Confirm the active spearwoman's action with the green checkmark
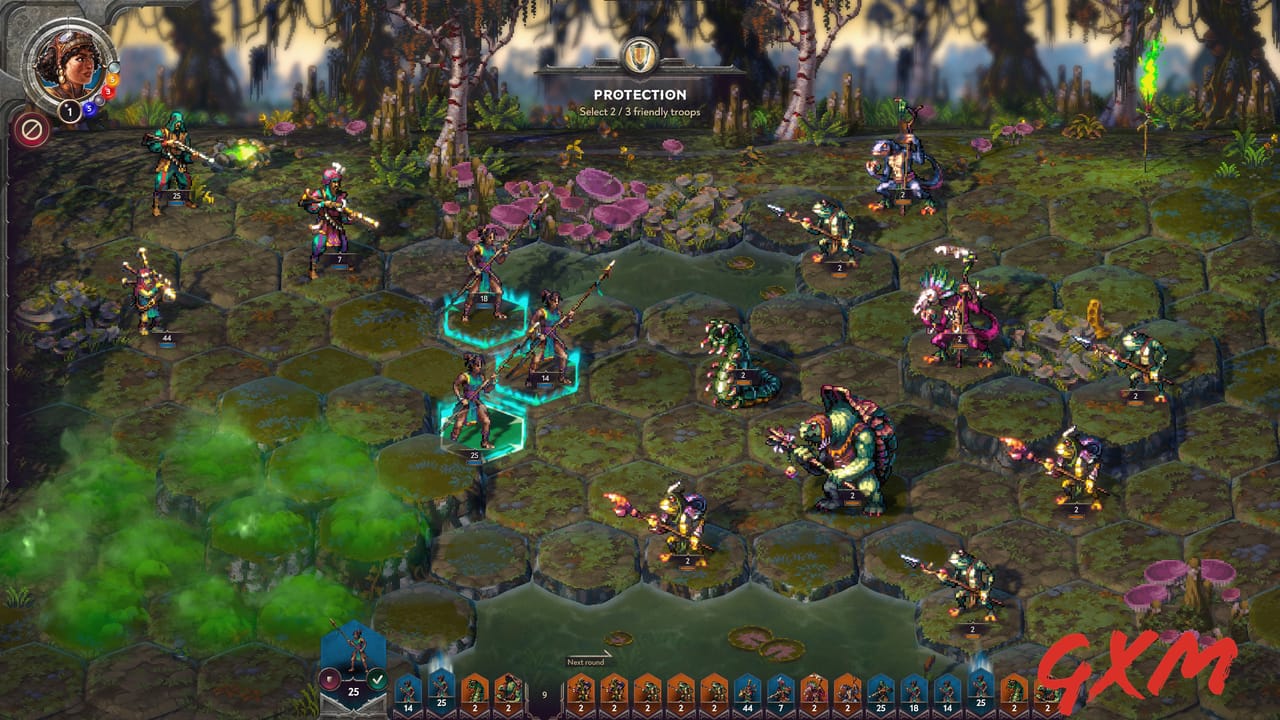 point(376,678)
